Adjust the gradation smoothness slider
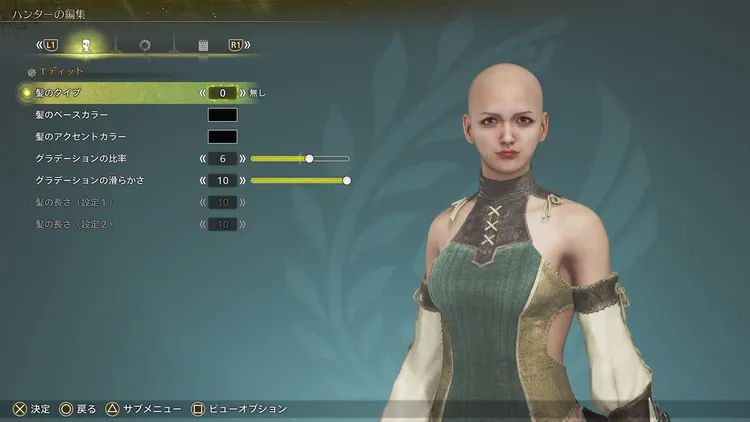 pos(347,181)
